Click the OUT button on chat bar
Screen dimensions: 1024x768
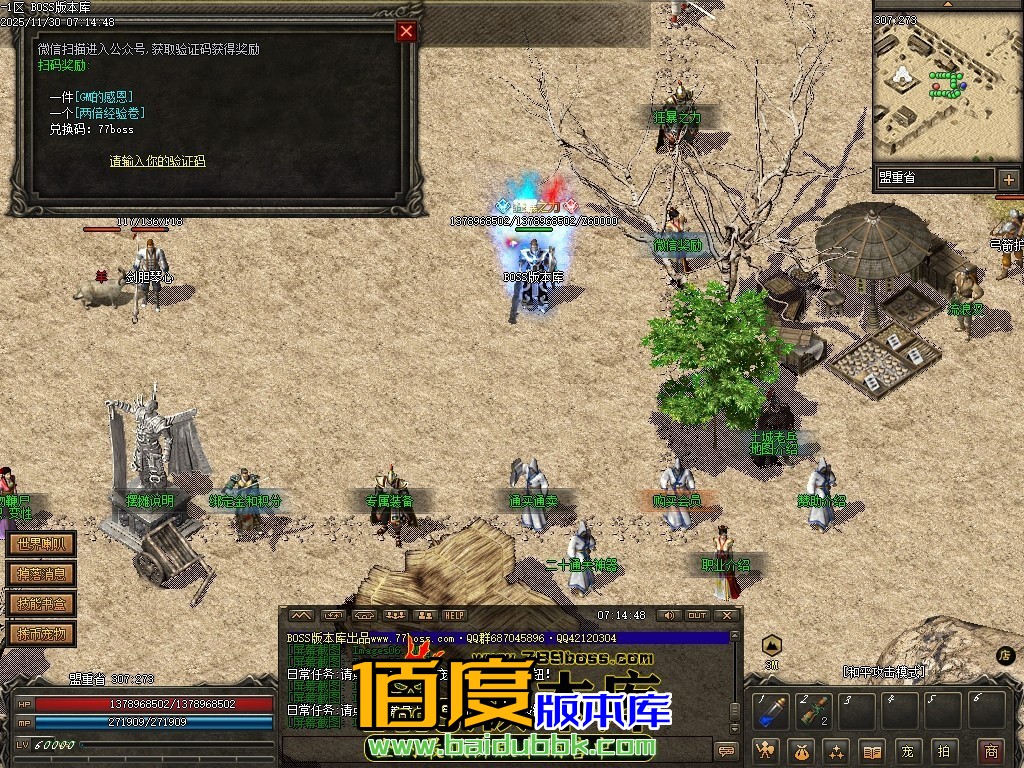tap(697, 615)
